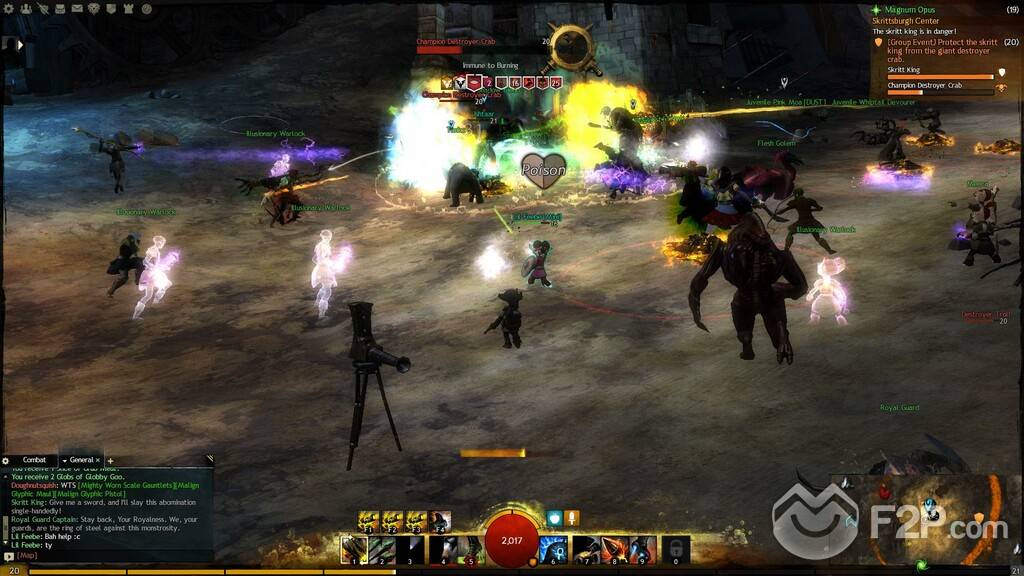
Task: Activate utility skill in slot 8
Action: (614, 549)
